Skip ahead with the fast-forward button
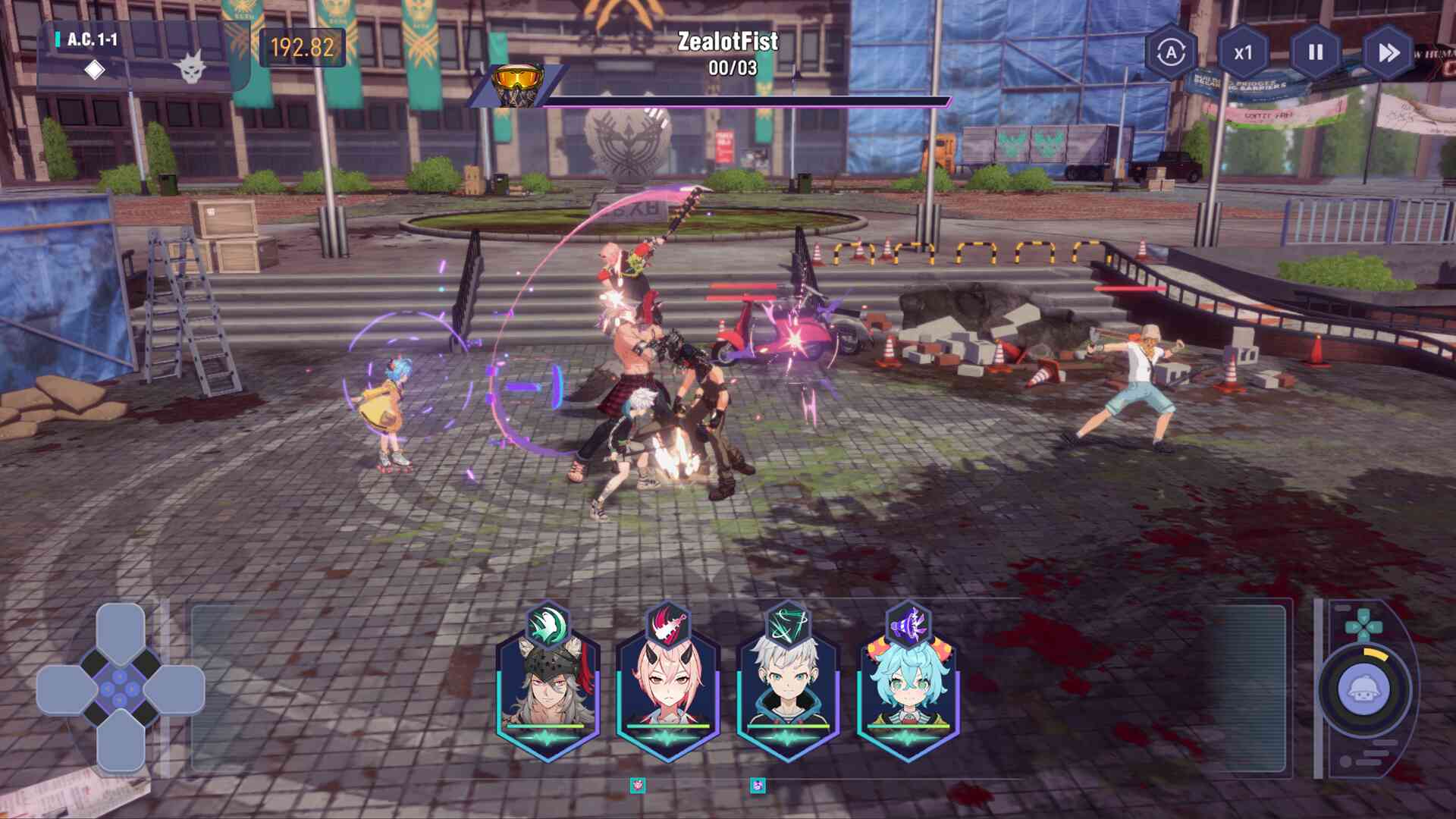Screen dimensions: 1456x819 pos(1389,52)
